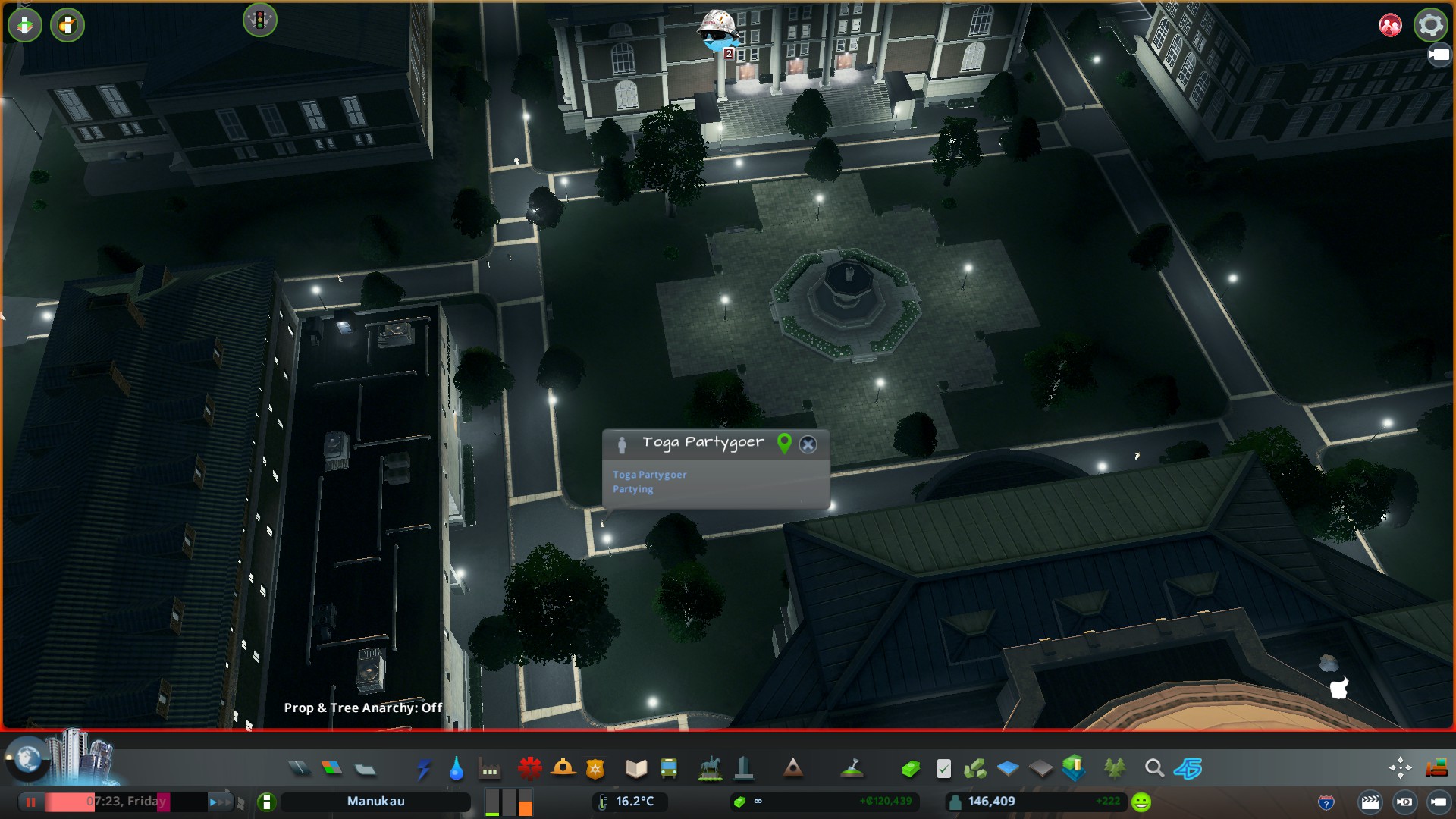The height and width of the screenshot is (819, 1456).
Task: Open the Education book menu
Action: 635,769
